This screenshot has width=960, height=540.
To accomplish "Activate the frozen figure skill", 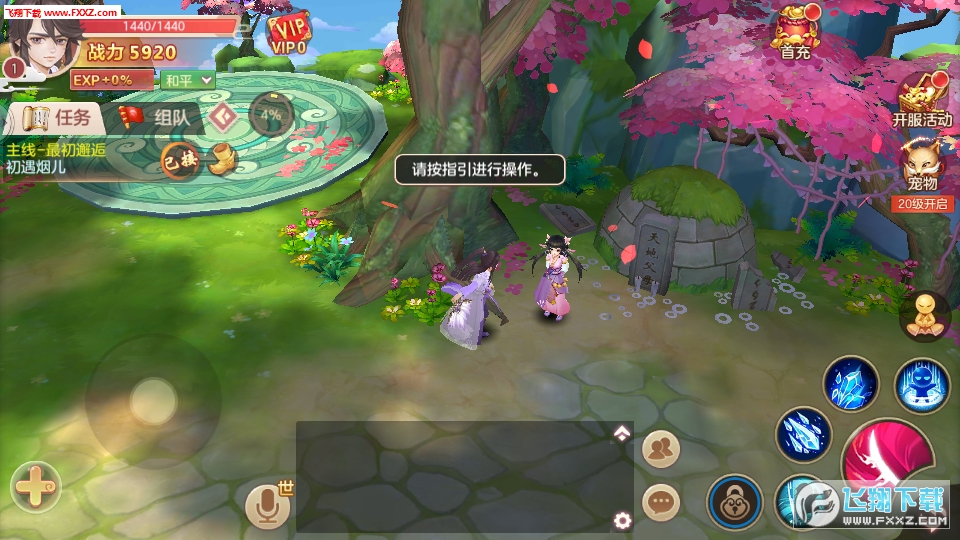I will 922,384.
